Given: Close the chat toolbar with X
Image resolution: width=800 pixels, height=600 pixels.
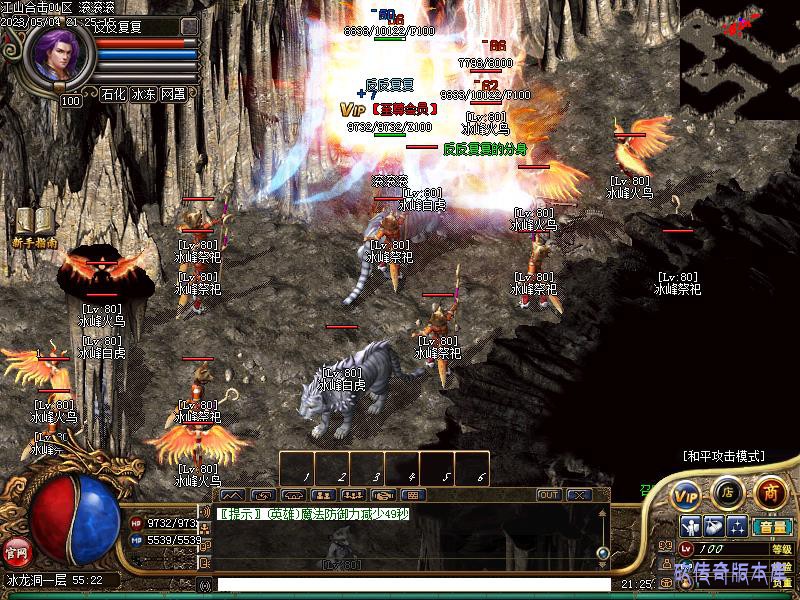Looking at the screenshot, I should (x=578, y=495).
